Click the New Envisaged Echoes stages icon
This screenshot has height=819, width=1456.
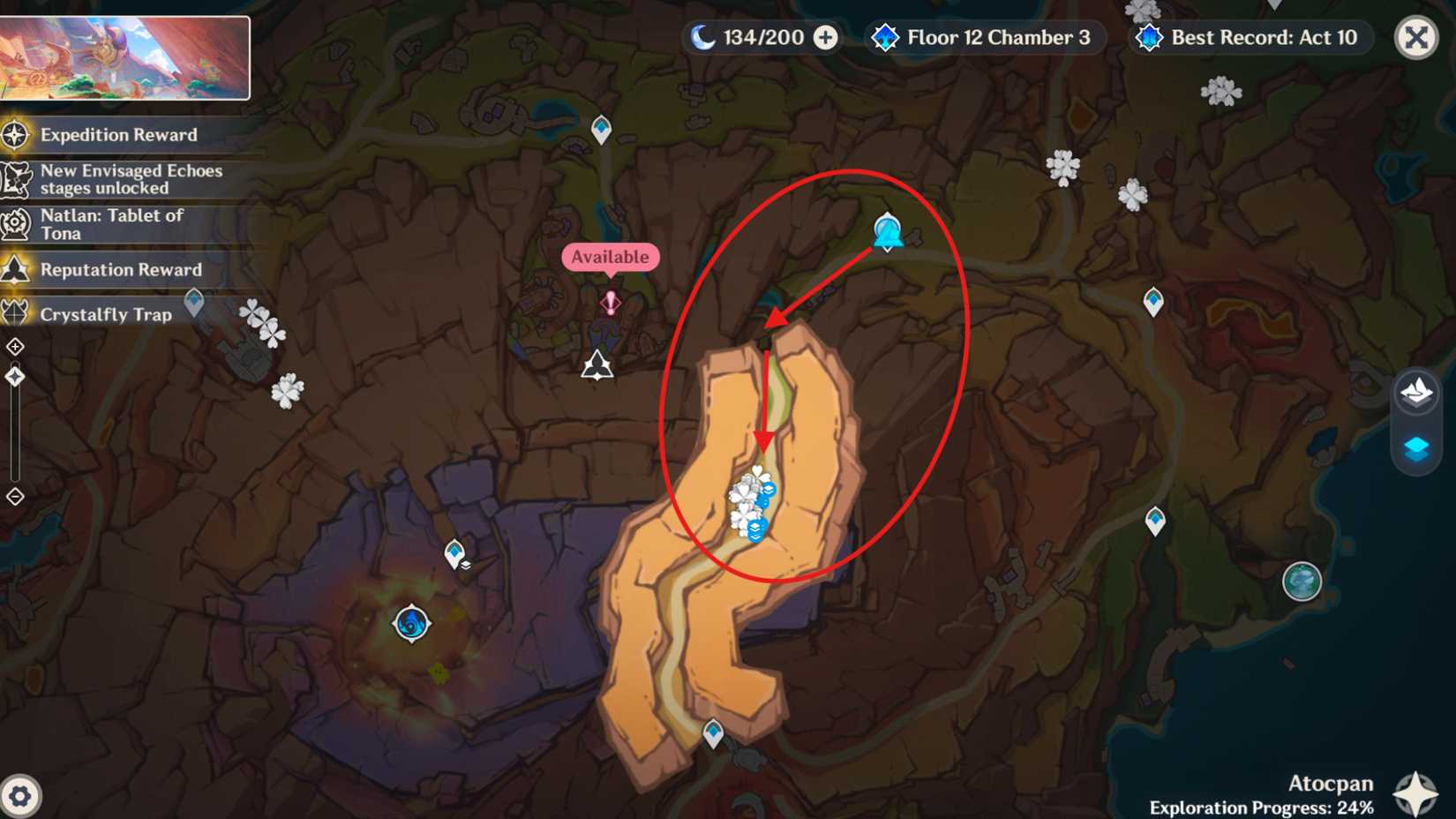pos(15,179)
